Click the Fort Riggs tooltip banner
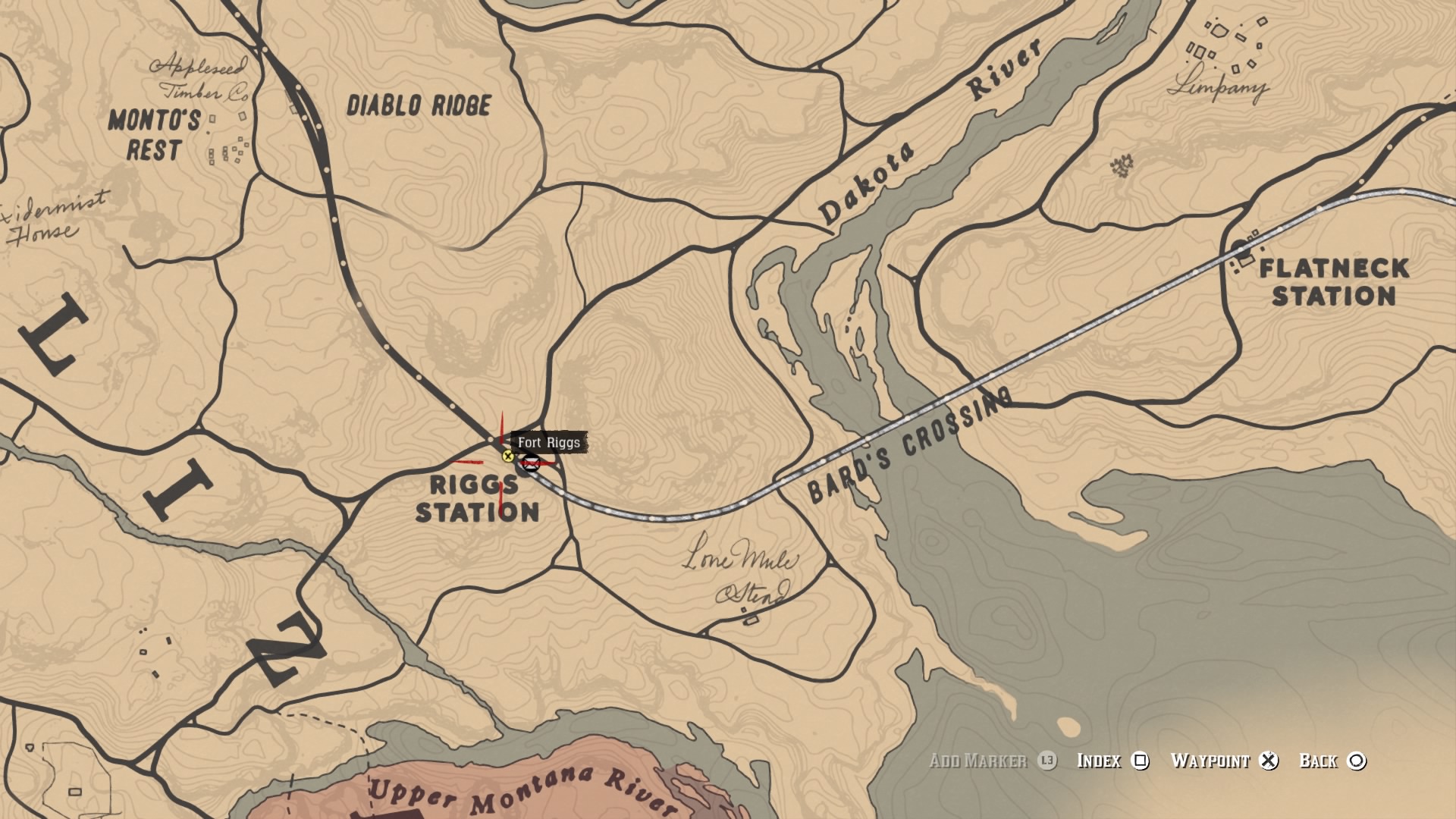 pyautogui.click(x=548, y=442)
